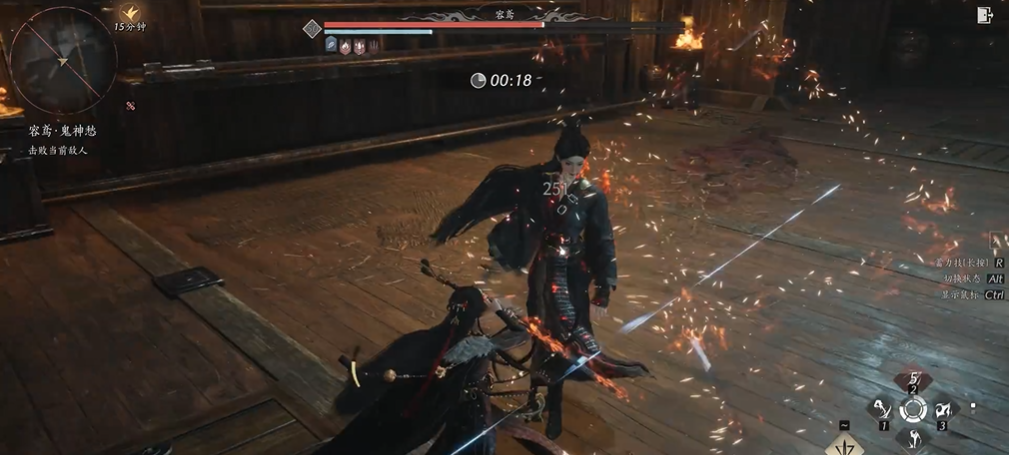Use the red top skill showing 5
Screen dimensions: 1009x455
[912, 381]
